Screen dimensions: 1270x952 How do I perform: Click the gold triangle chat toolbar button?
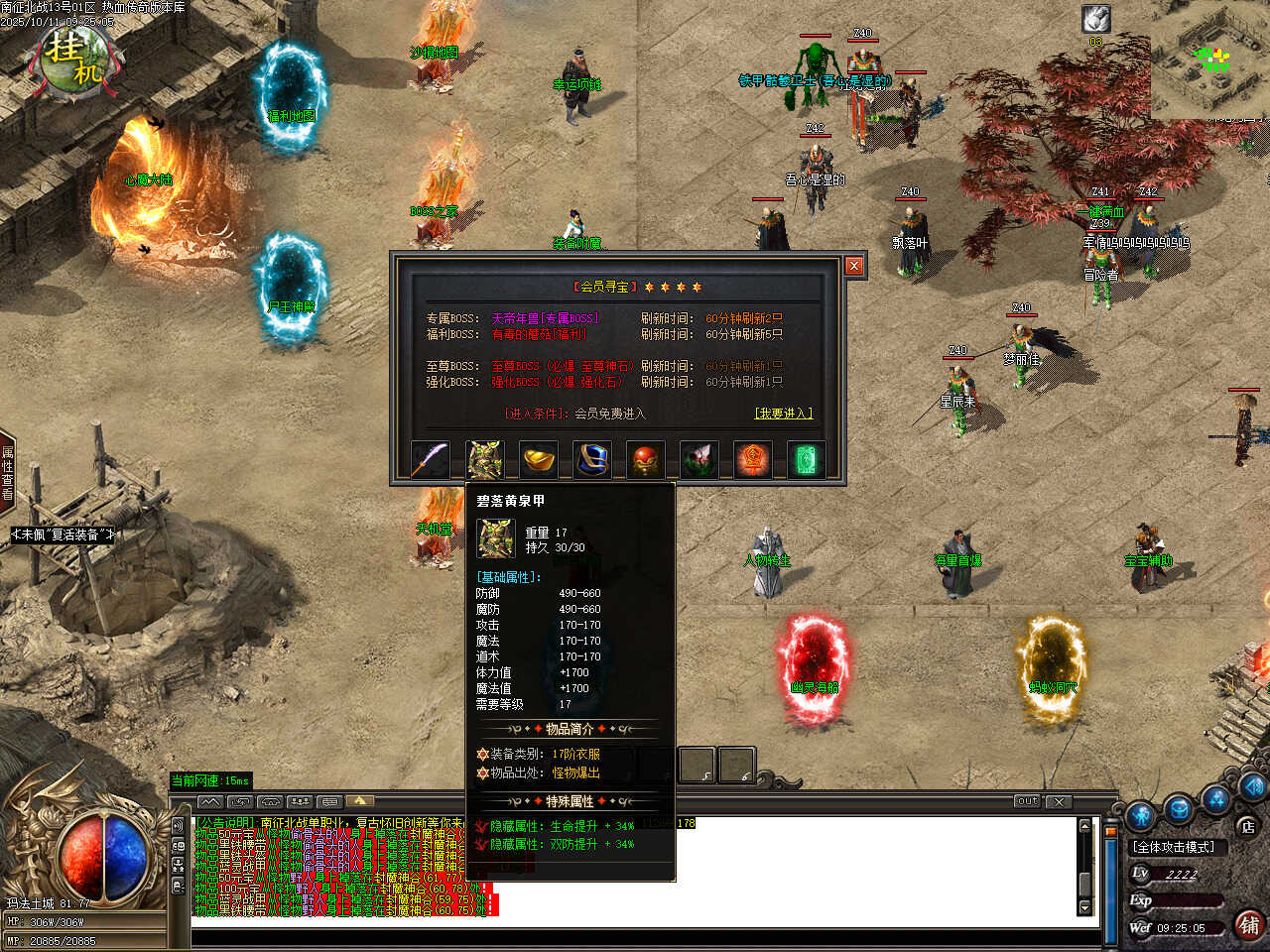click(359, 801)
